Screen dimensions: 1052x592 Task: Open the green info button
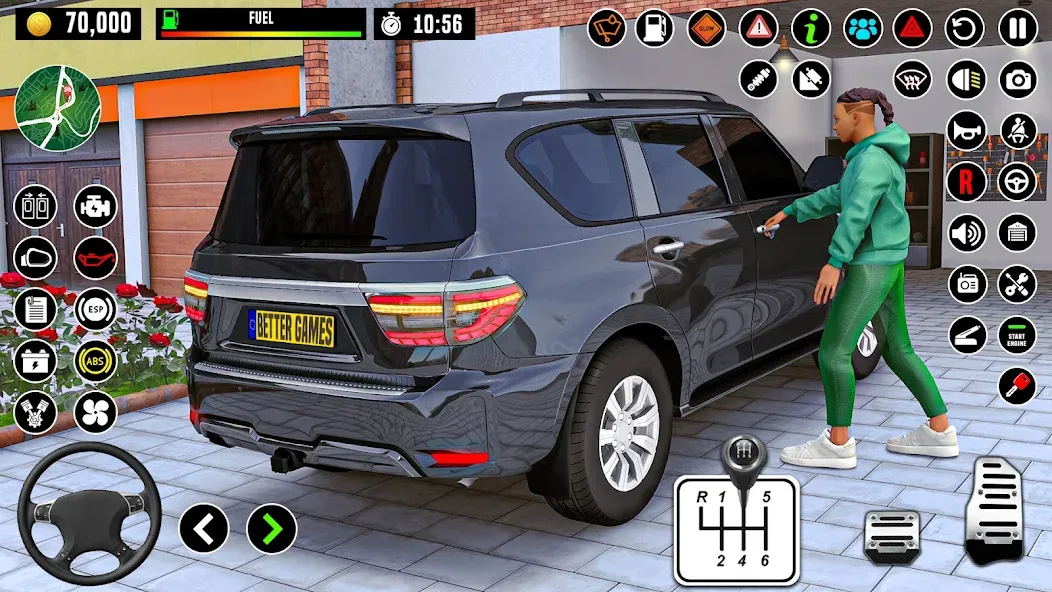click(811, 28)
